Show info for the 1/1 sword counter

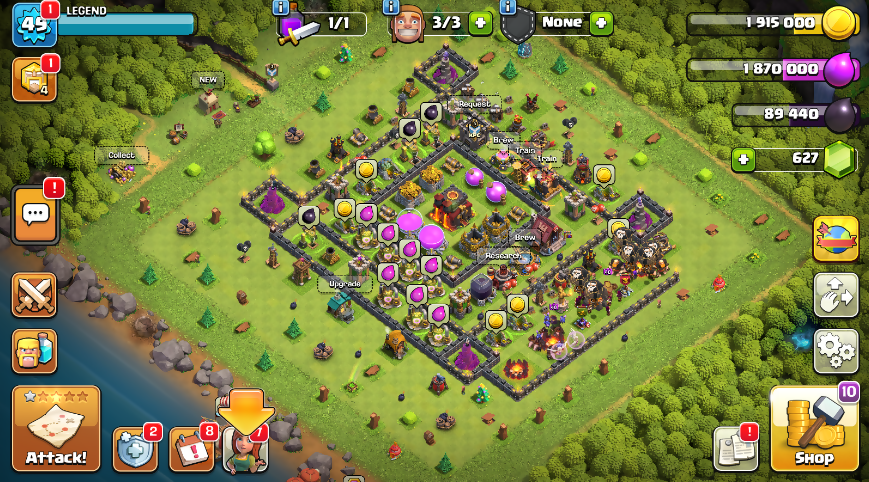pos(282,6)
